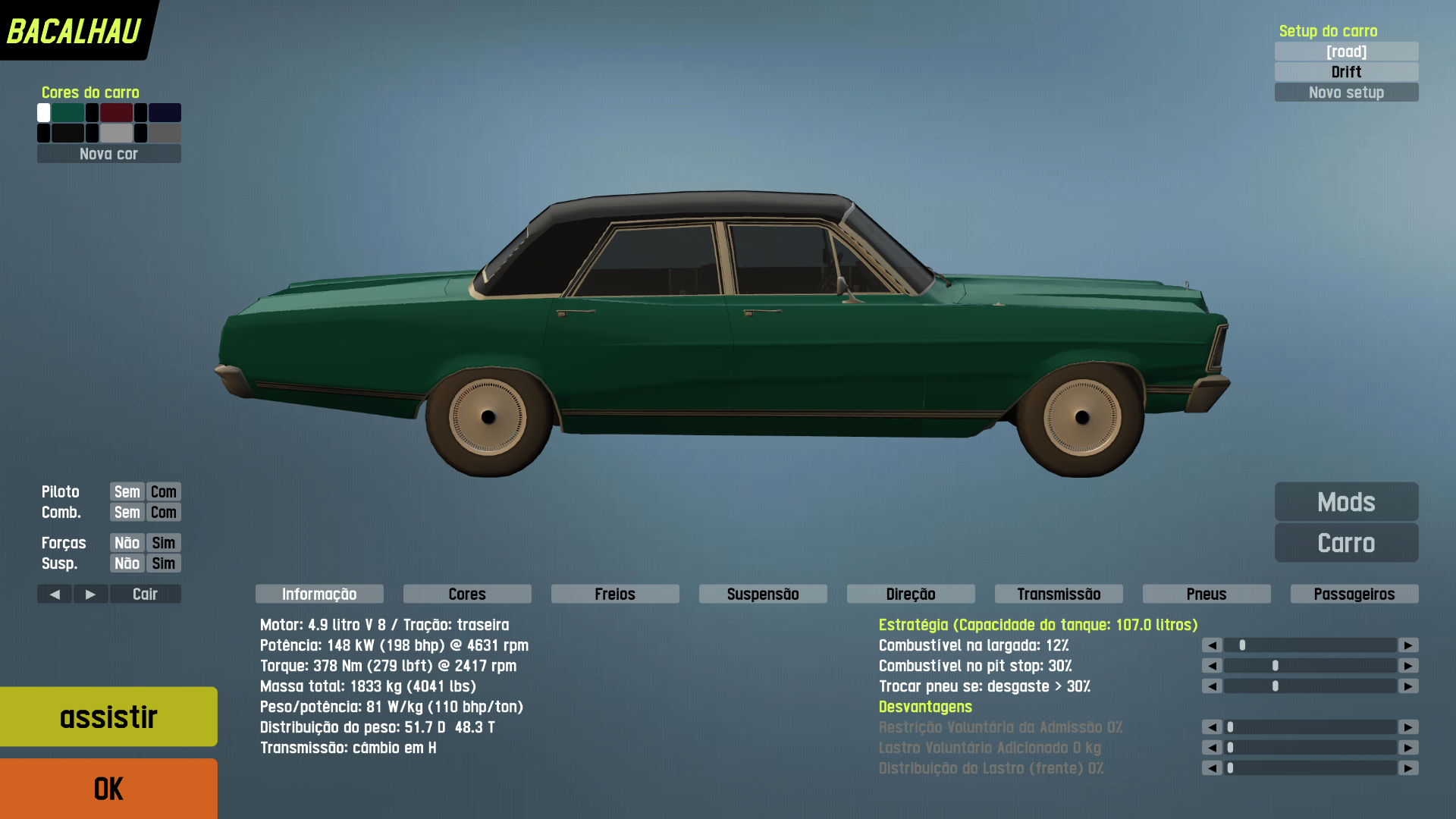Switch to the Cores tab
1456x819 pixels.
click(467, 594)
